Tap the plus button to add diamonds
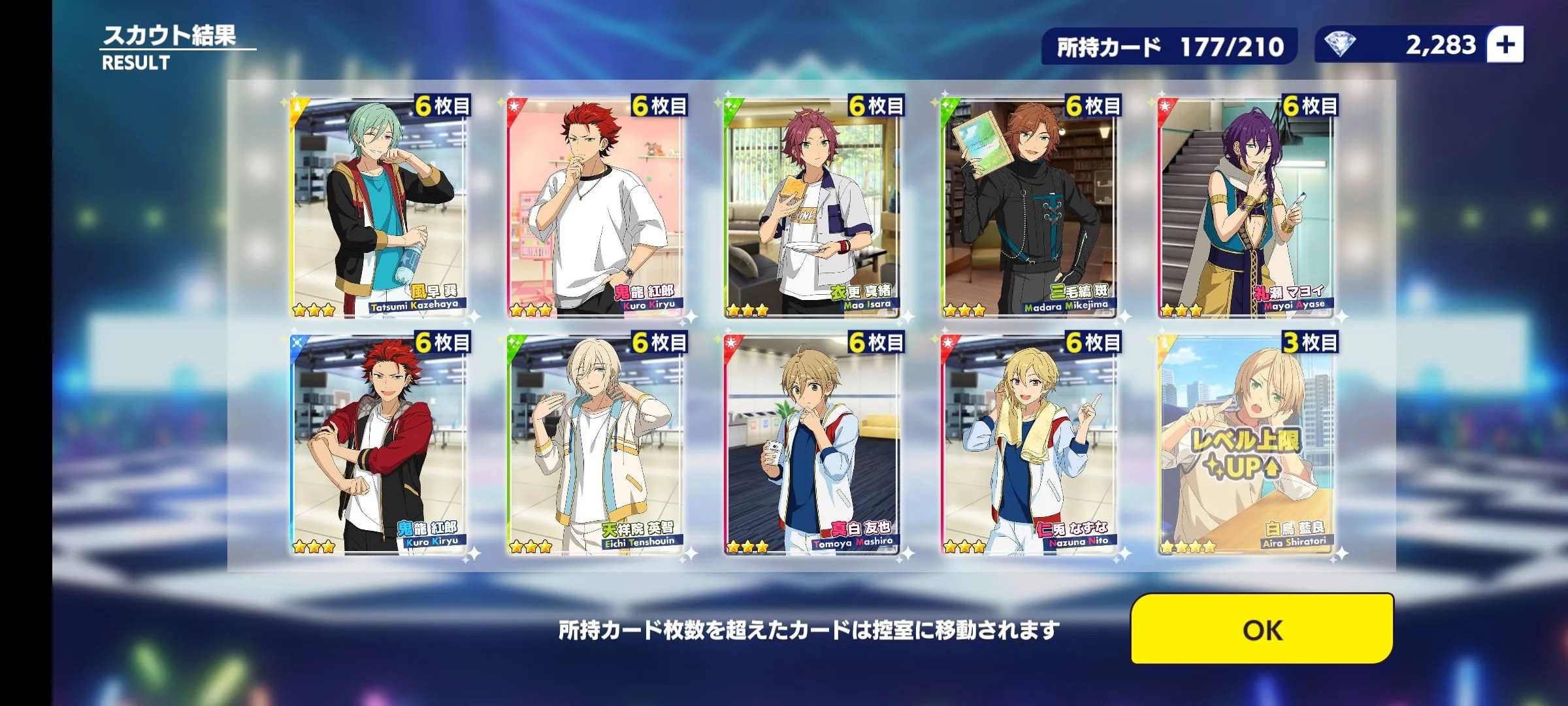This screenshot has width=1568, height=706. tap(1505, 45)
